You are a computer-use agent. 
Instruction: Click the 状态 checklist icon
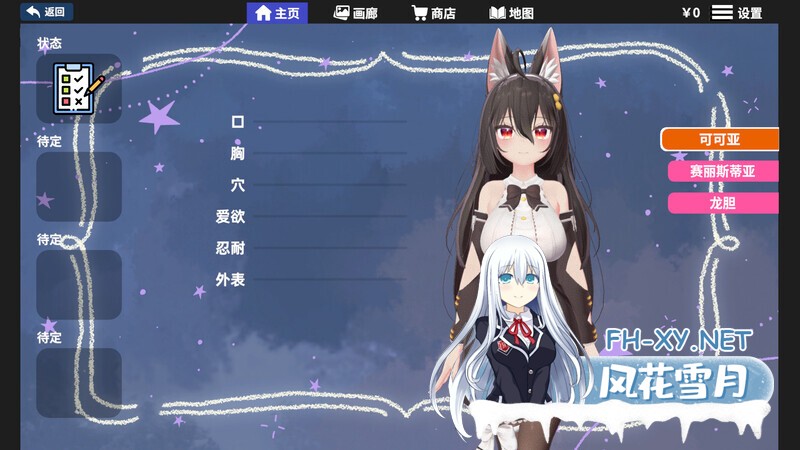click(78, 88)
